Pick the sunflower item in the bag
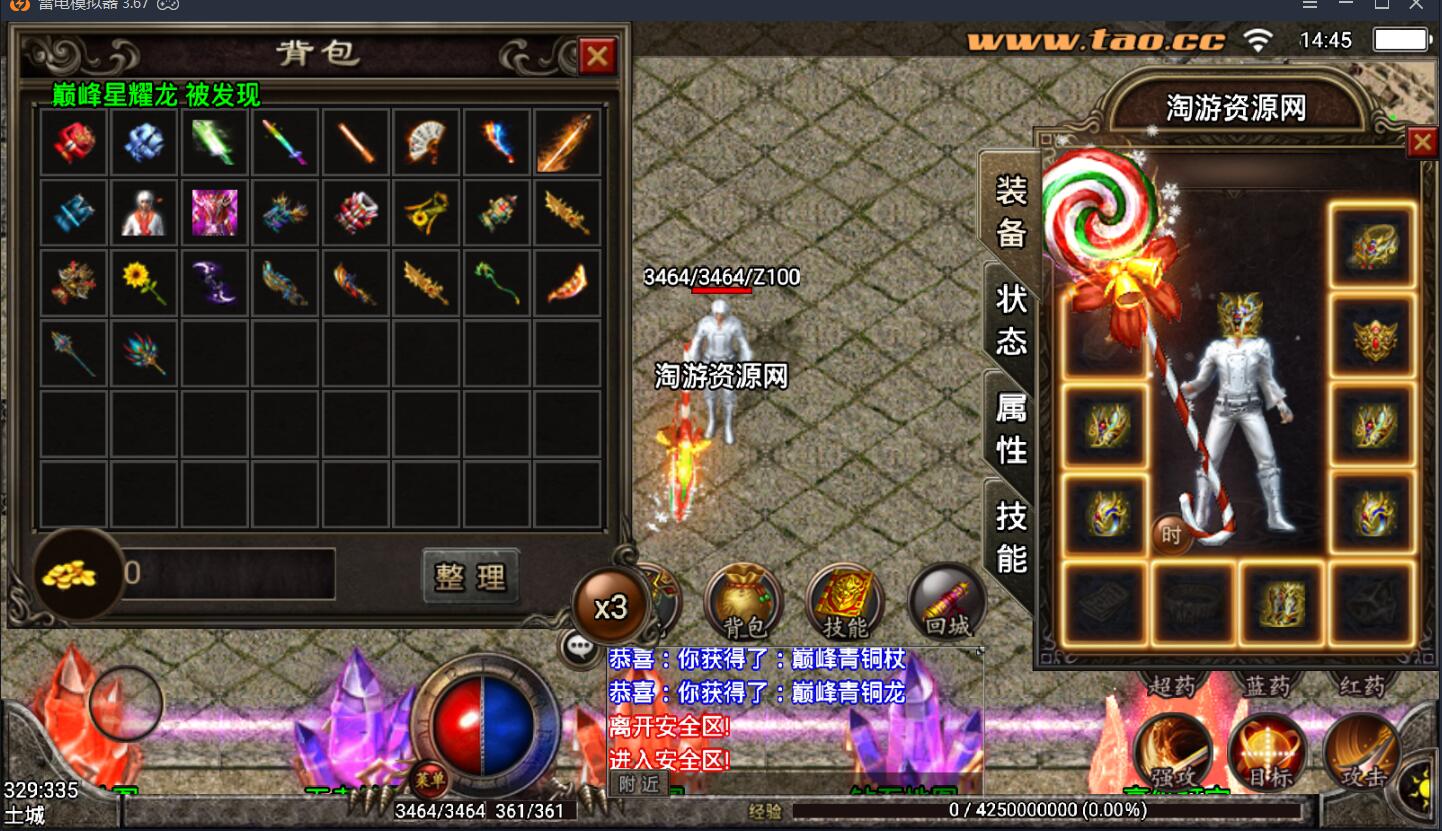Screen dimensions: 1442x831 tap(144, 284)
